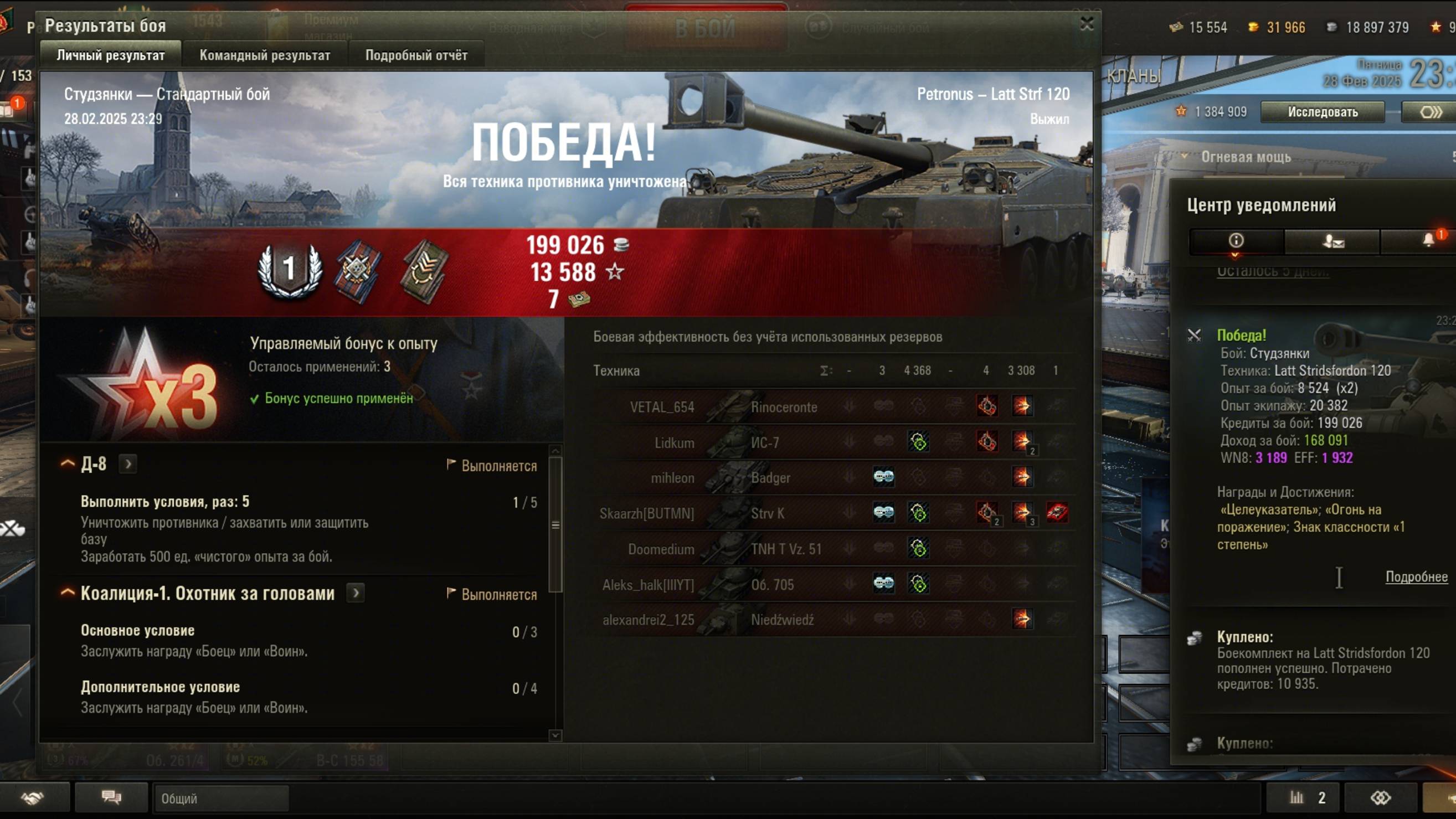Open the Подробный отчёт tab
This screenshot has height=819, width=1456.
click(x=416, y=55)
